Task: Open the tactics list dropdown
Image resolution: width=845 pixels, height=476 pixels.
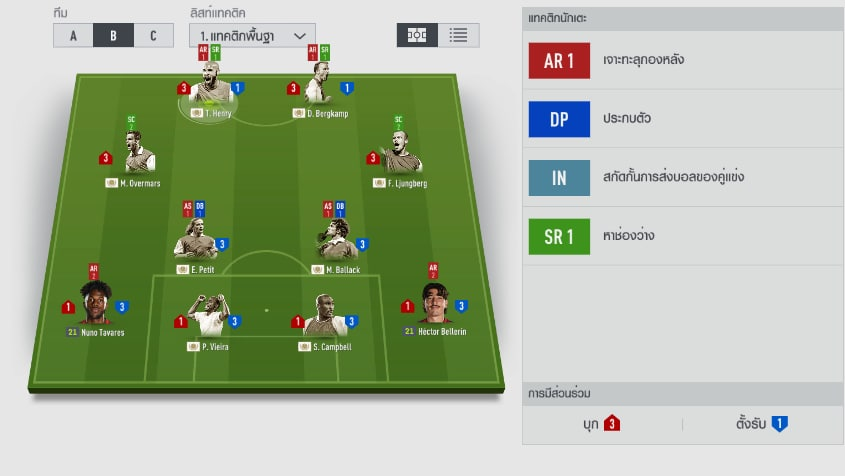Action: coord(252,35)
